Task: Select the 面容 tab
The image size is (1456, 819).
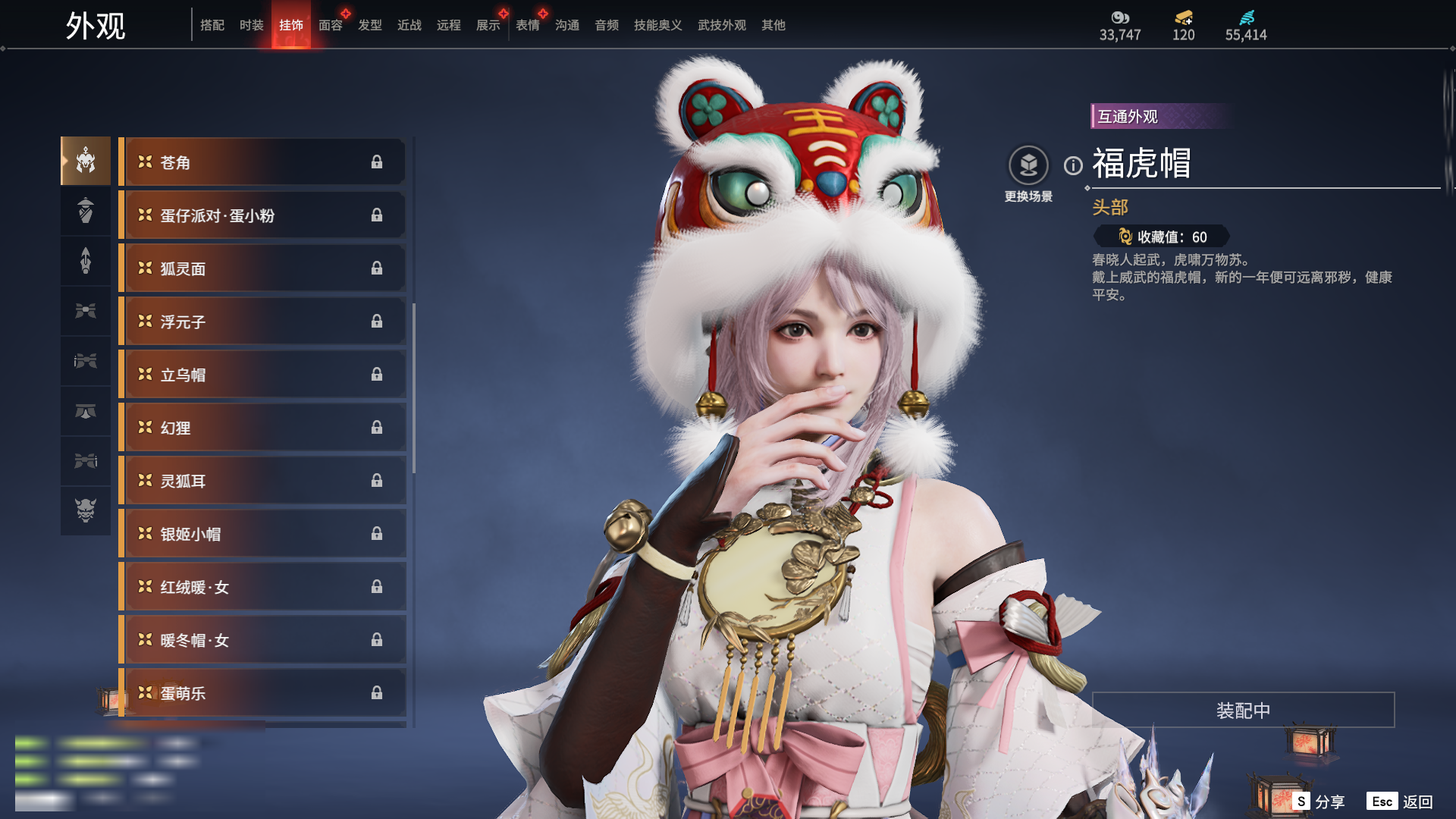Action: [330, 25]
